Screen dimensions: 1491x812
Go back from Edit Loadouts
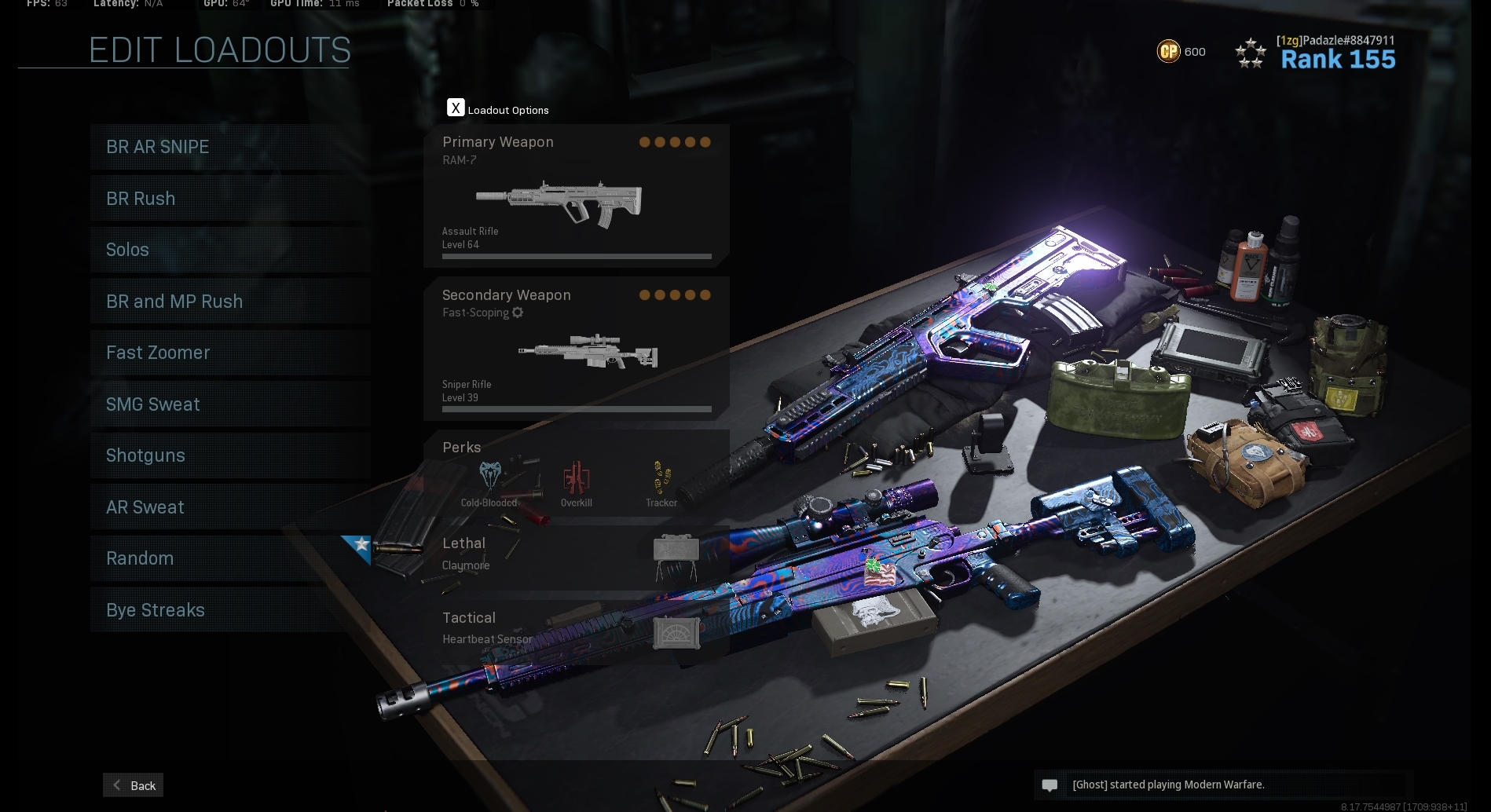pyautogui.click(x=134, y=785)
